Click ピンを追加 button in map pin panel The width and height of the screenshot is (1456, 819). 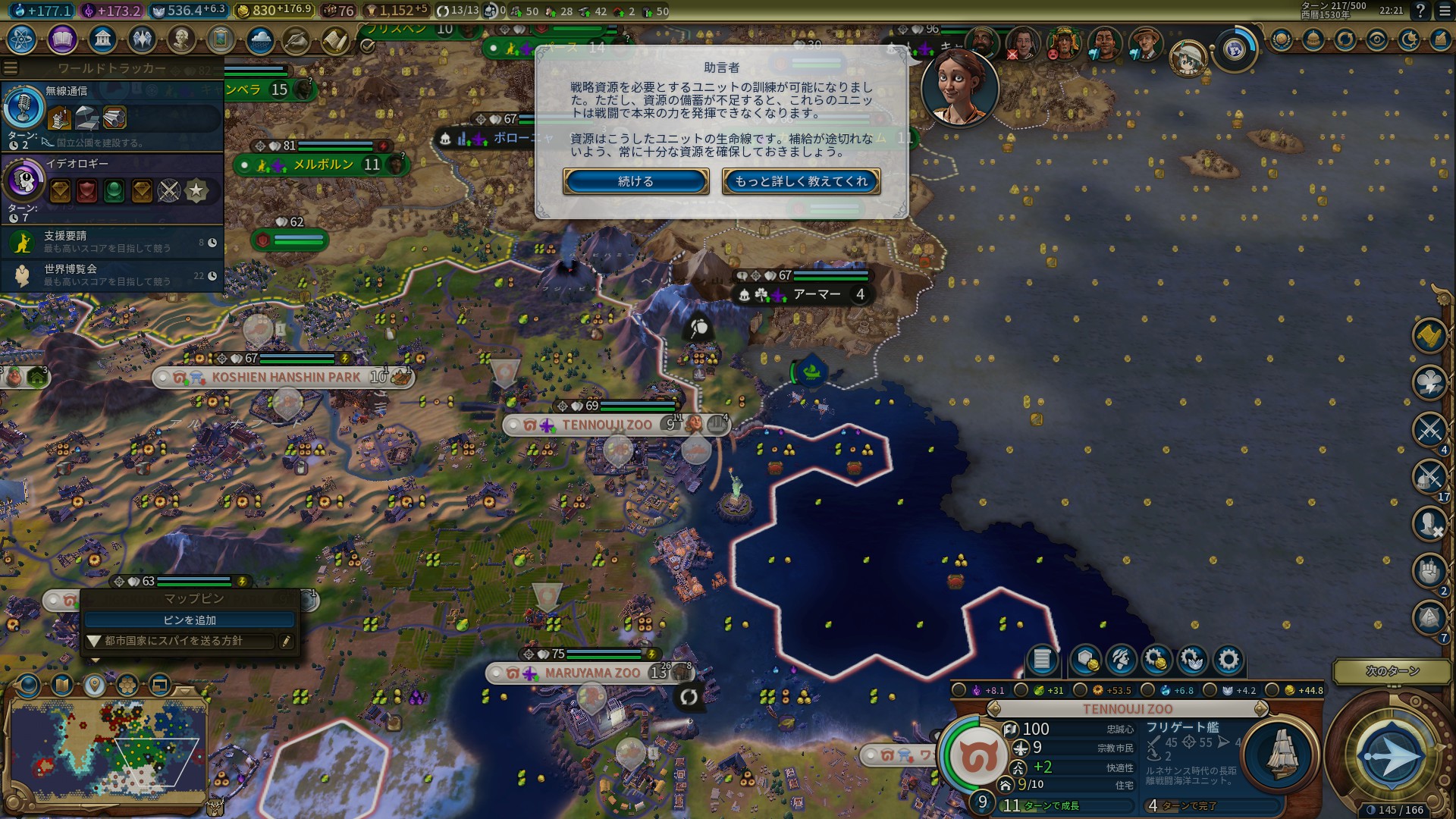pos(190,620)
